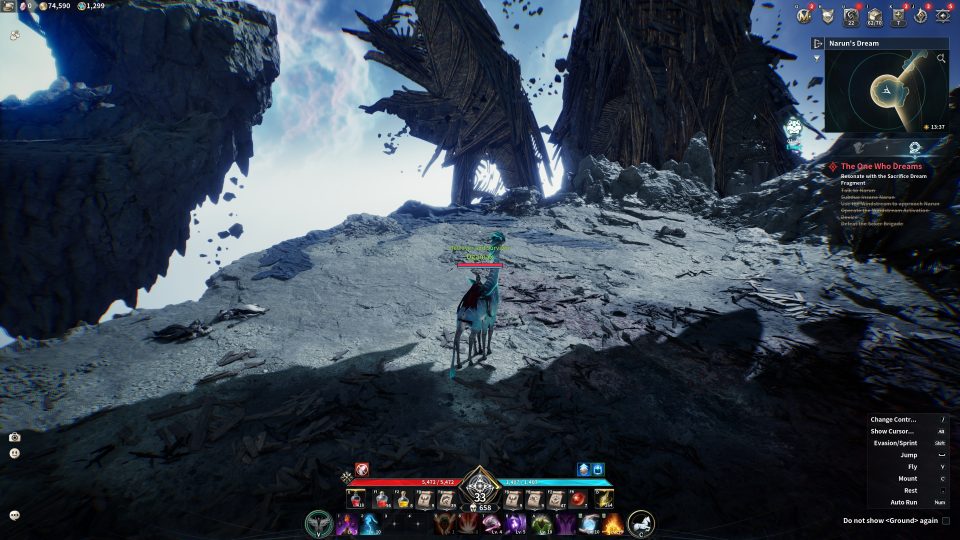Open the inventory bag icon showing 62/70
960x540 pixels.
click(875, 16)
